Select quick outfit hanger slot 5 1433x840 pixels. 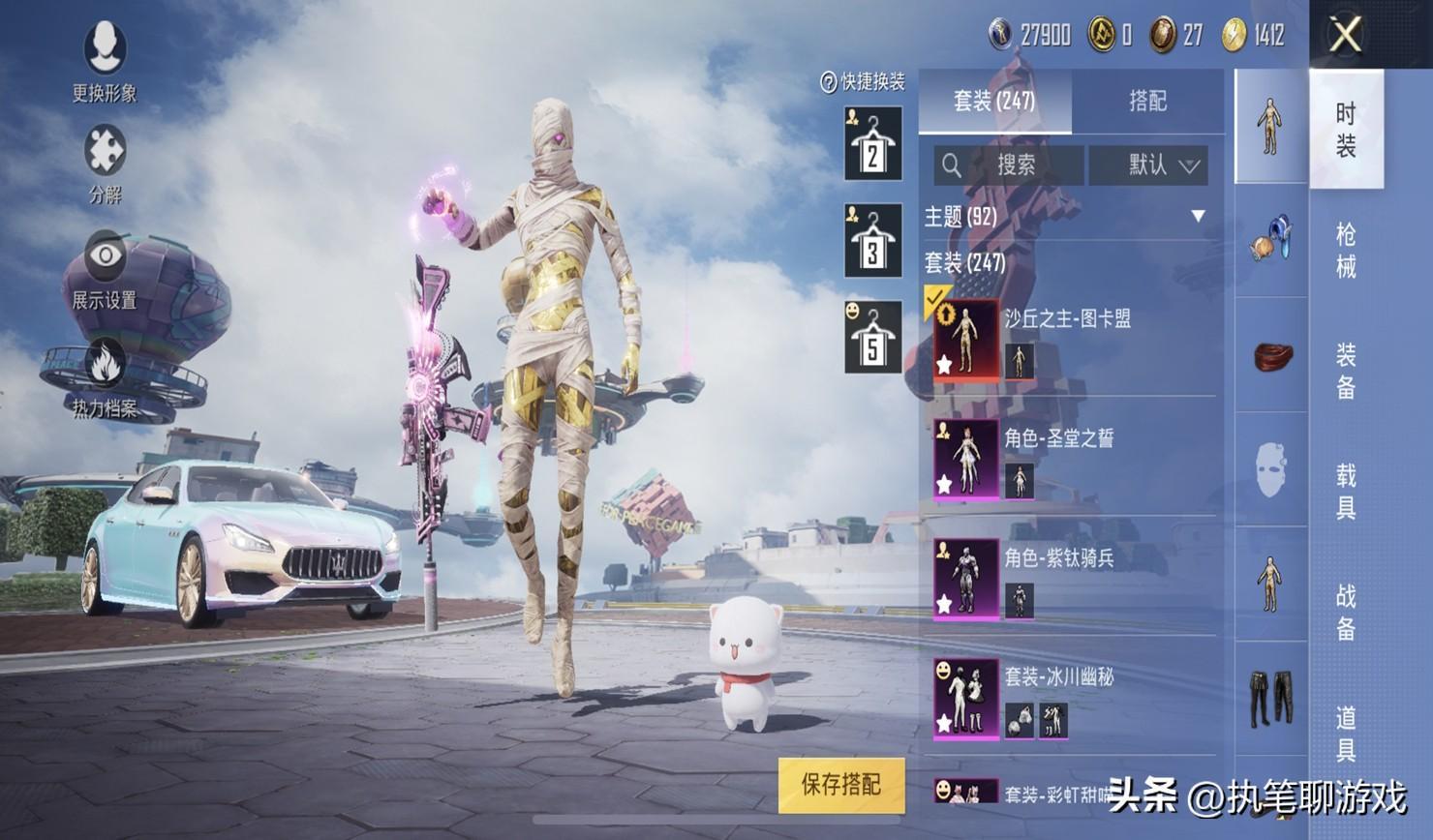click(x=872, y=338)
